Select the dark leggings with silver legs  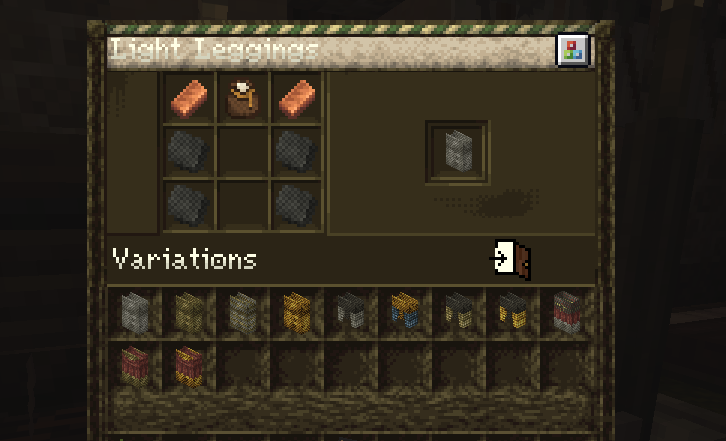(x=350, y=311)
